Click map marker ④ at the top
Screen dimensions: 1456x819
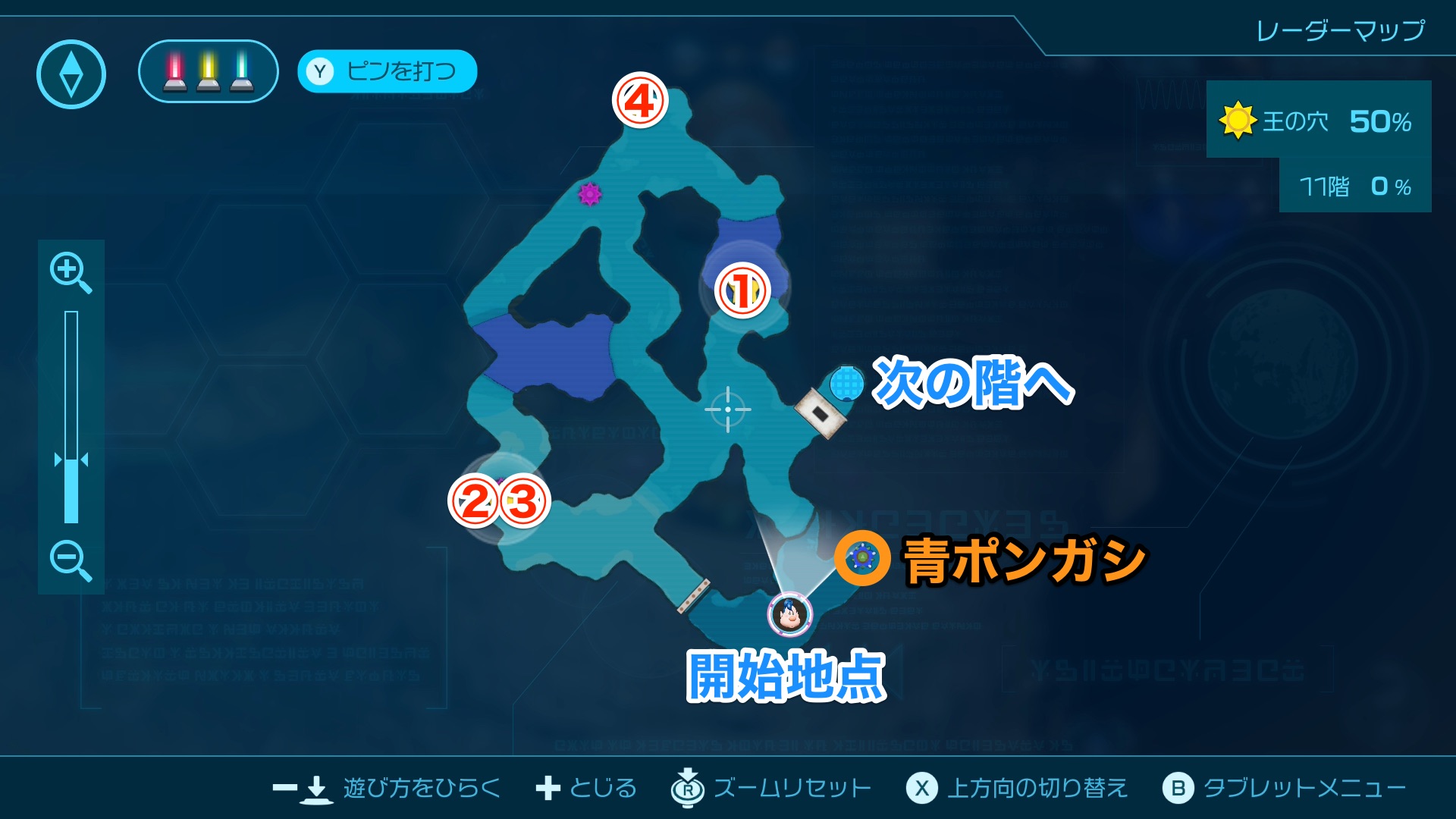click(639, 101)
